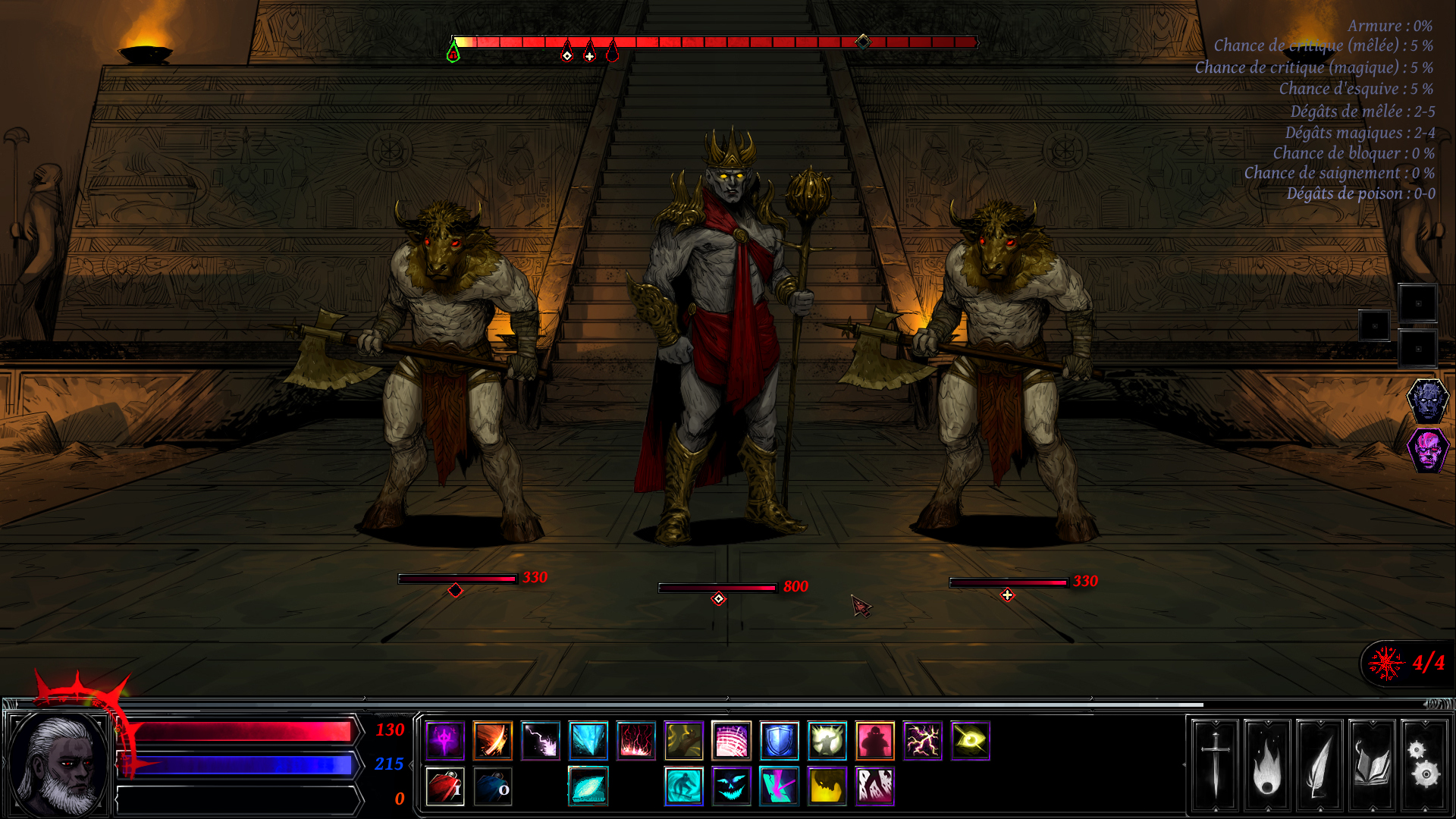
Task: Click the crowned boss's 800 health bar
Action: coord(717,585)
